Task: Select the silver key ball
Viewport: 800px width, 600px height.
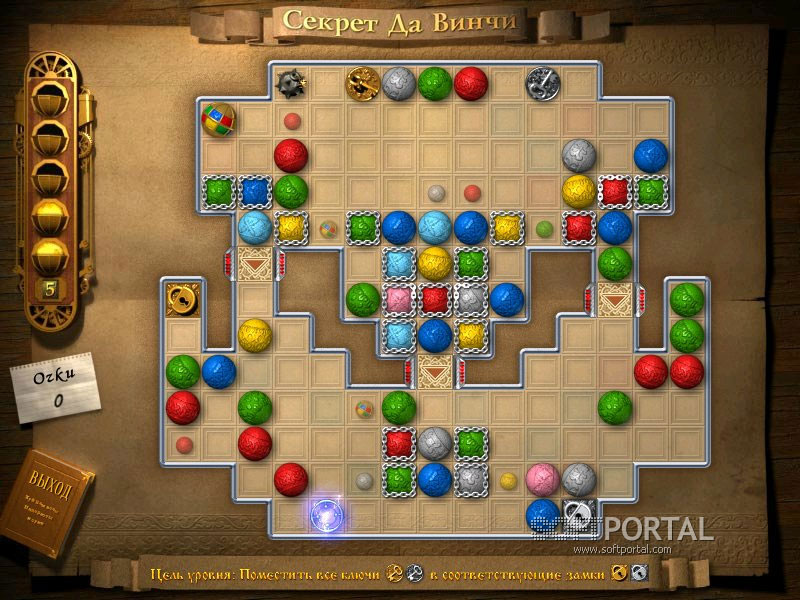Action: [543, 82]
